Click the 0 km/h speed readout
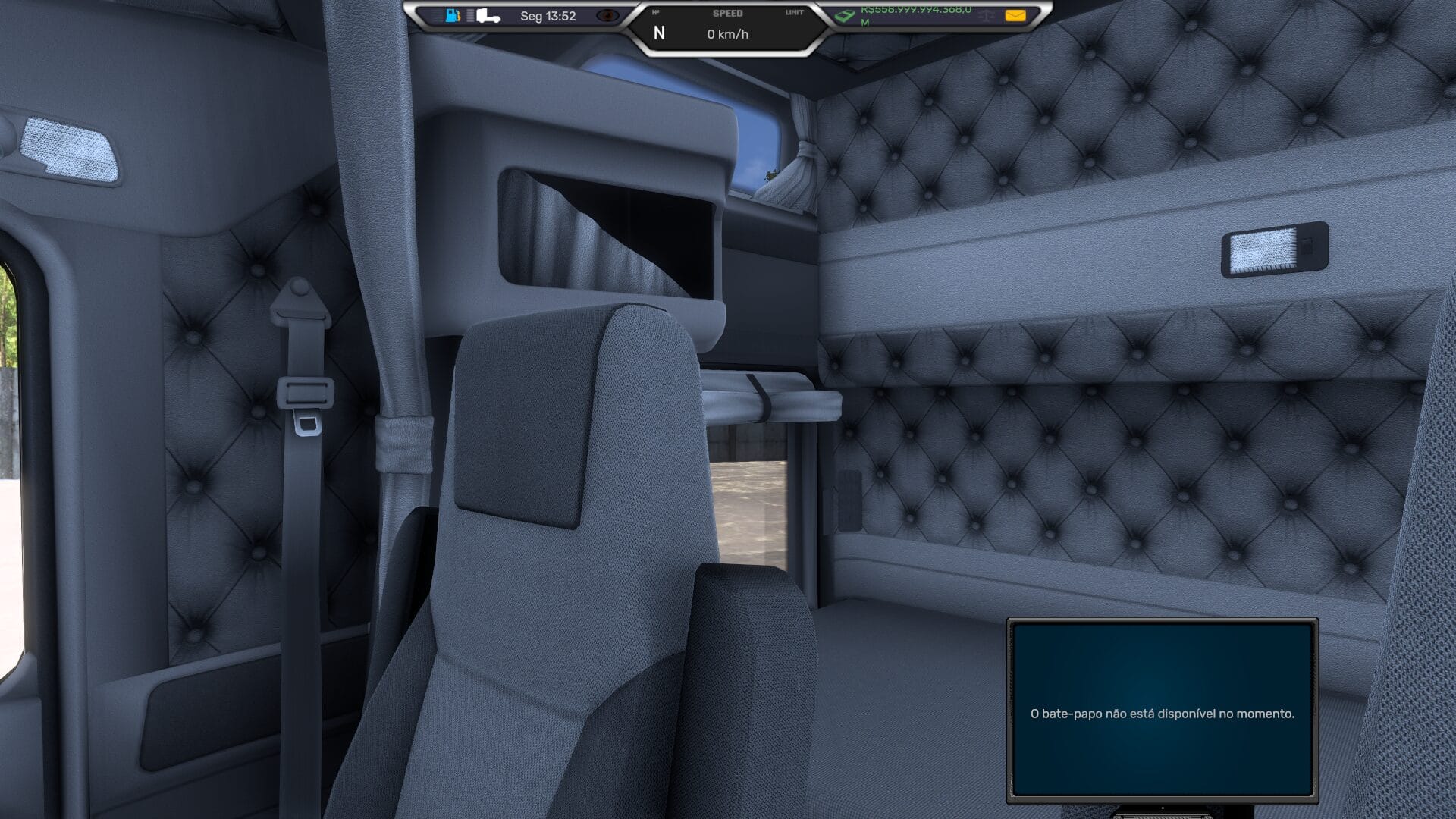 pos(729,33)
